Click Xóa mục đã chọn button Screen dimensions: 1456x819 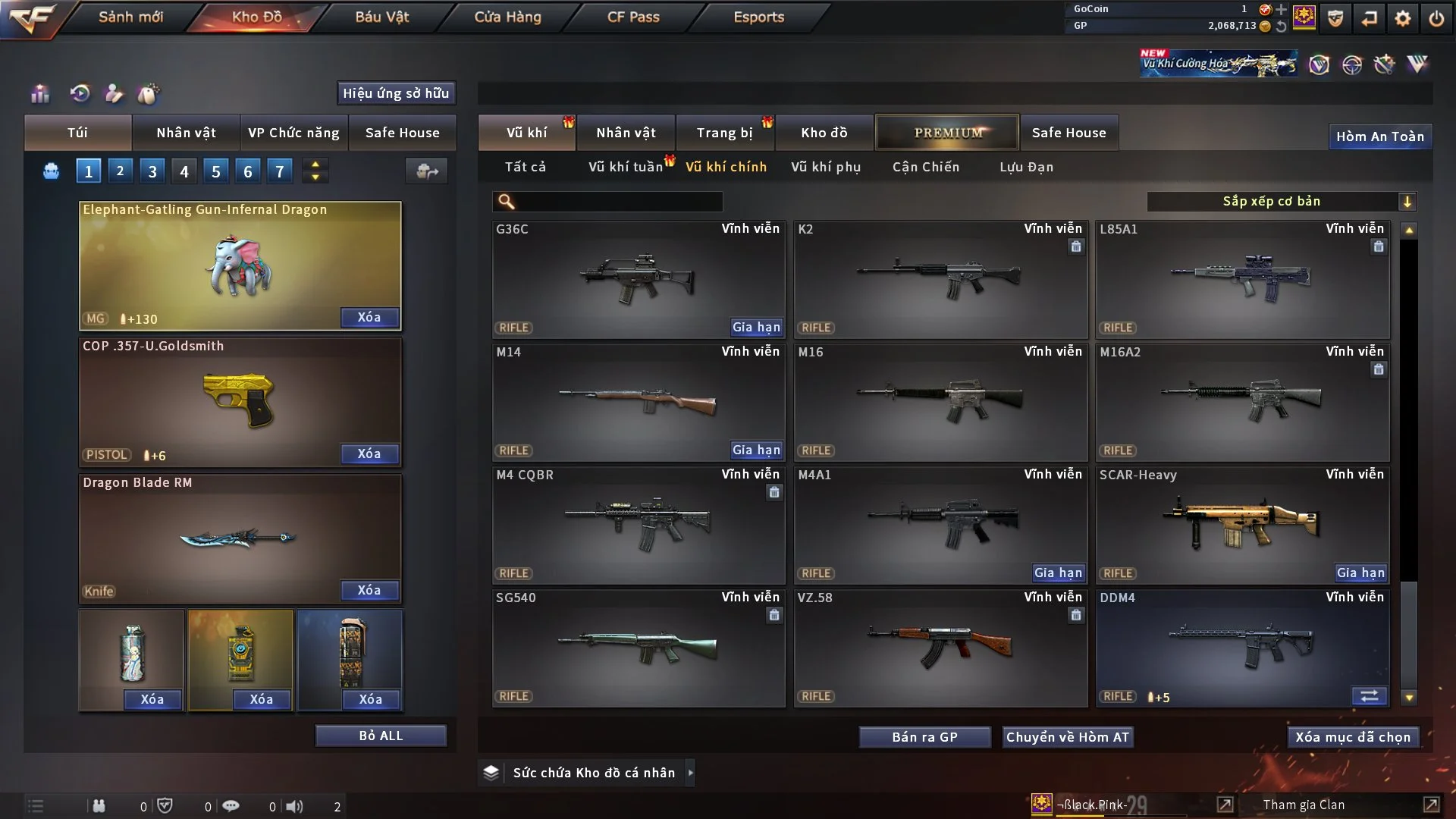point(1353,737)
